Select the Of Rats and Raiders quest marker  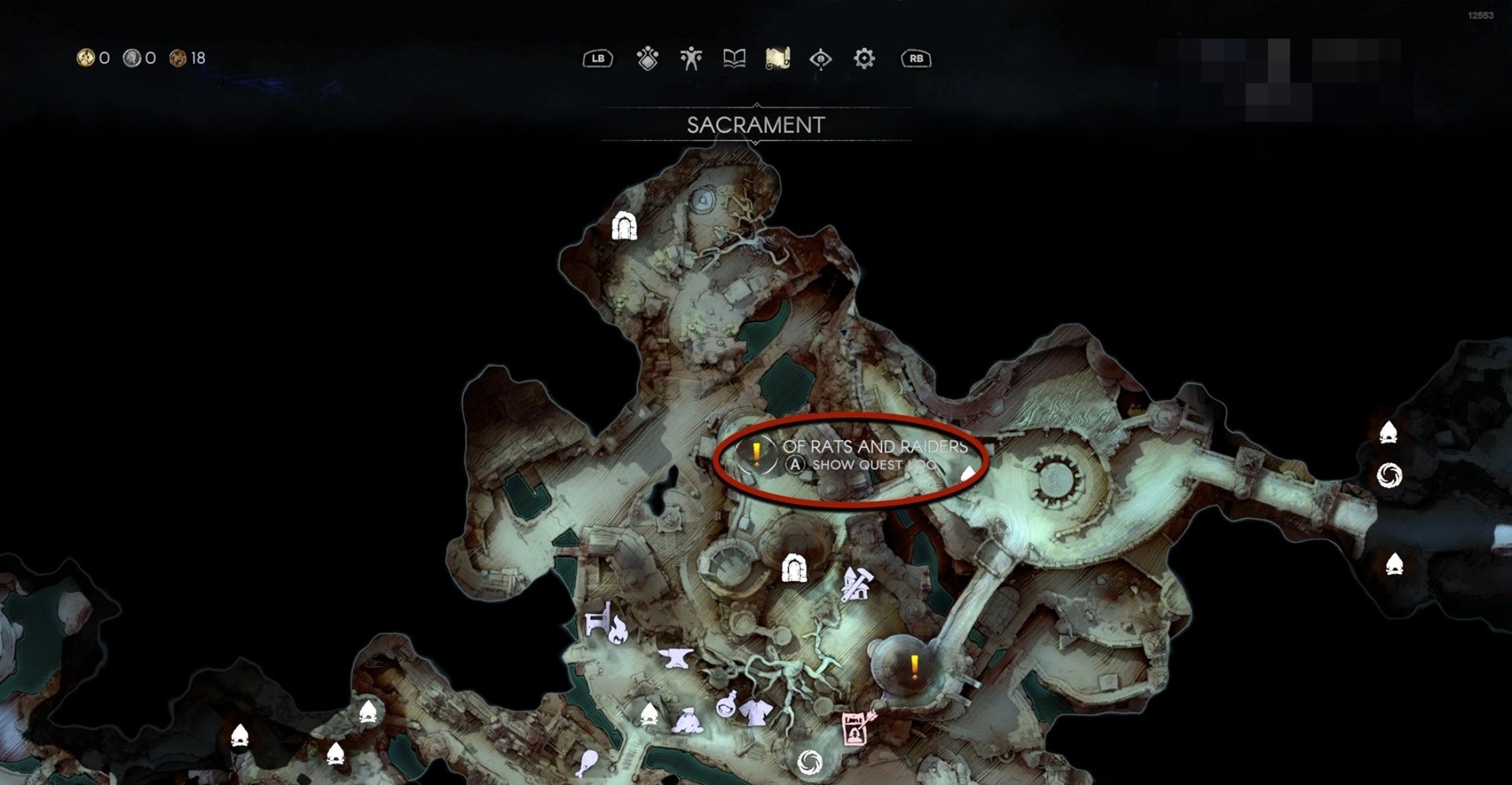[x=756, y=454]
